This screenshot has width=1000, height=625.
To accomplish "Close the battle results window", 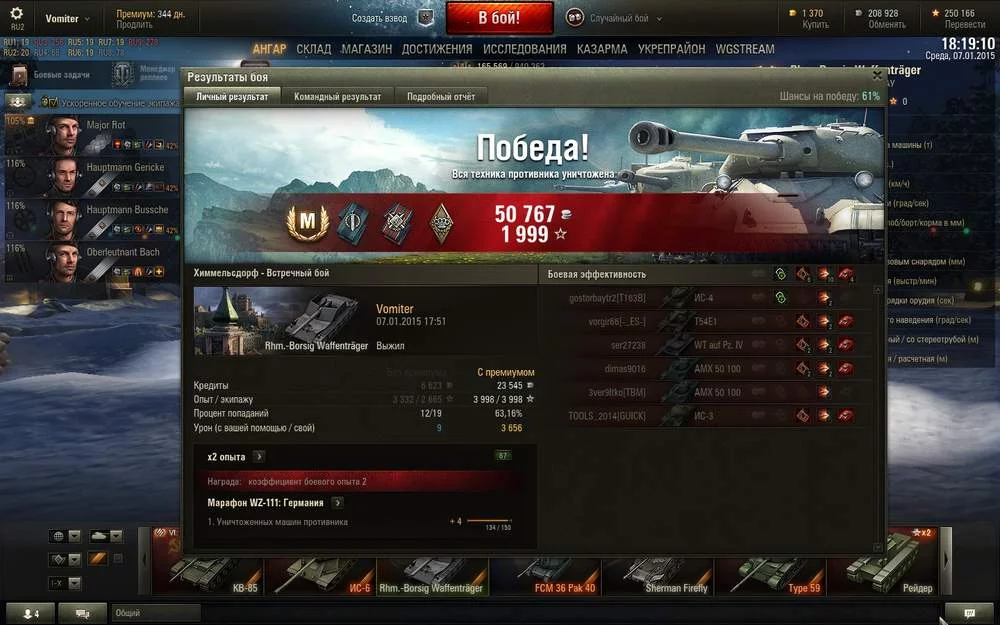I will pos(877,75).
